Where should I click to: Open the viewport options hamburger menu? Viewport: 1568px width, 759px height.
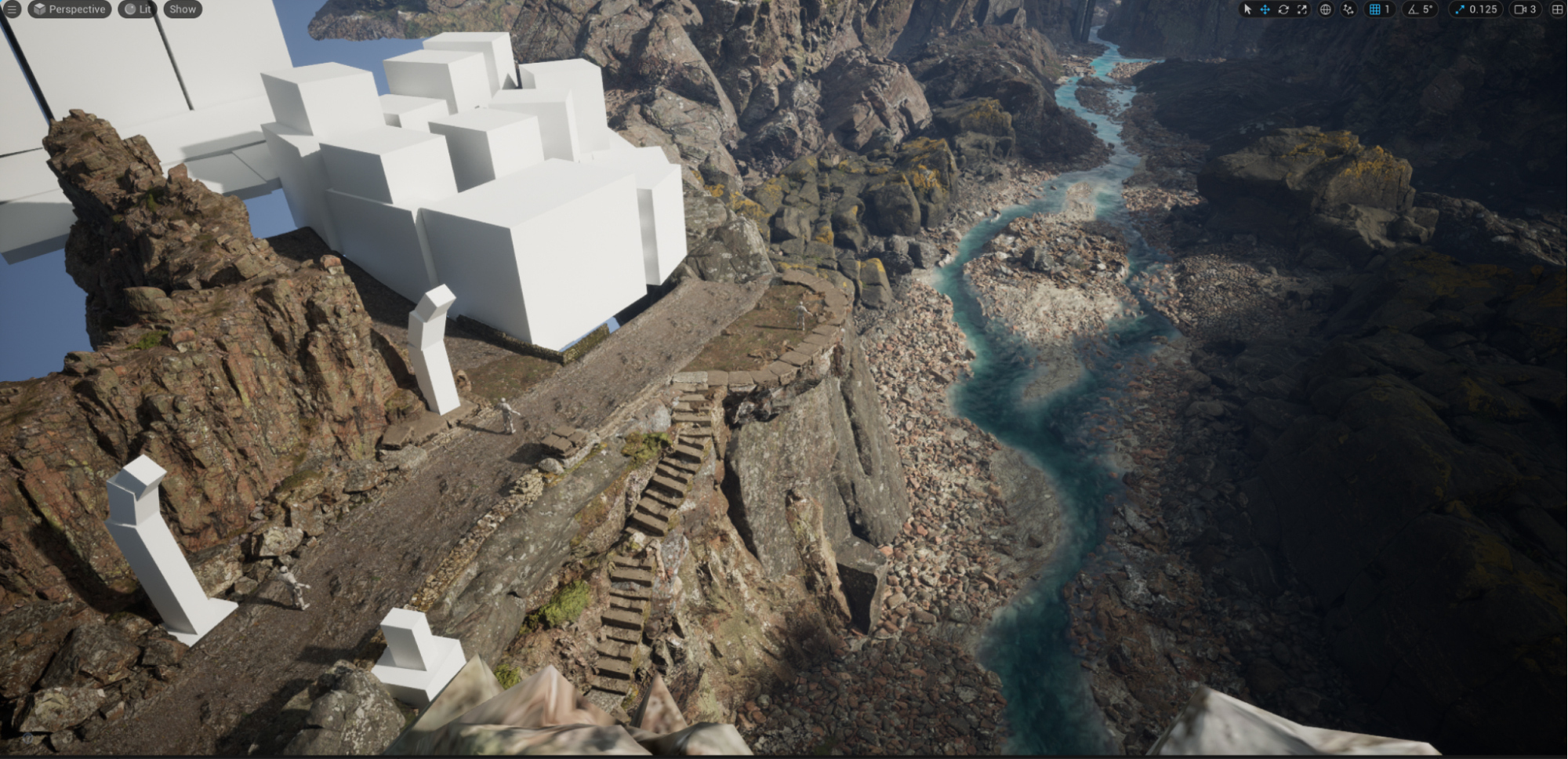(12, 9)
